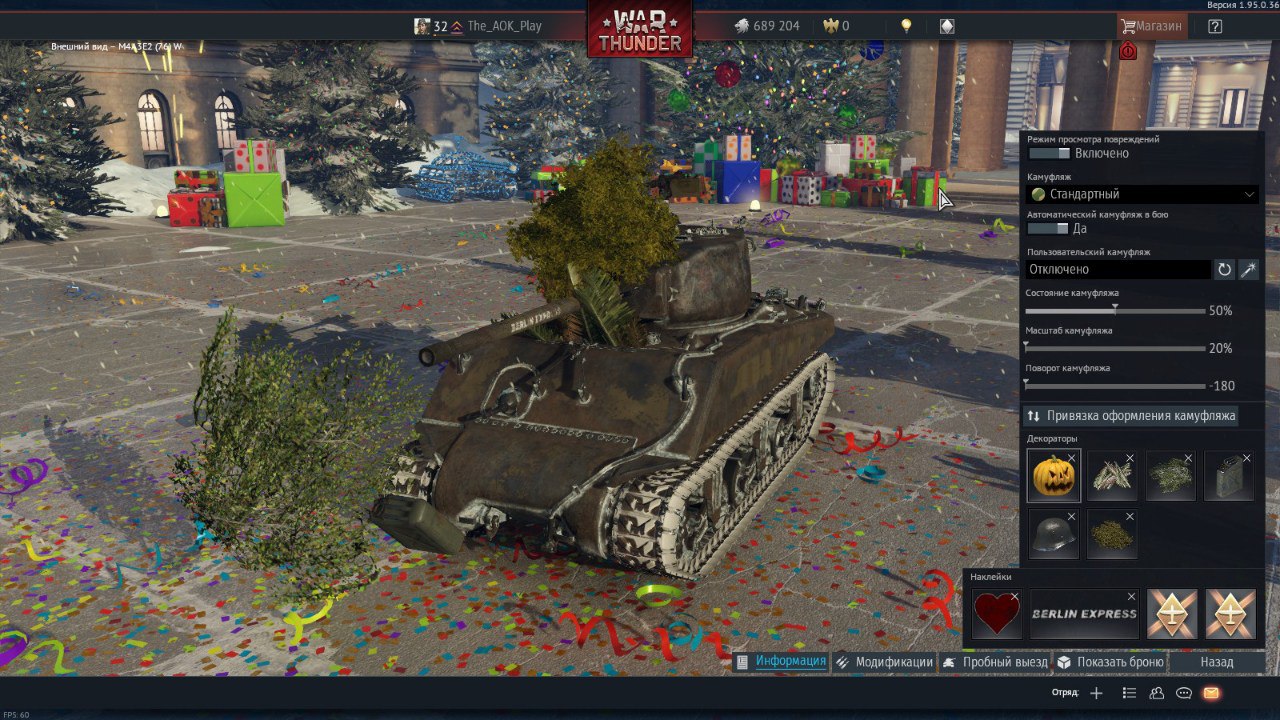
Task: Click Привязка оформления камуфляжа button
Action: coord(1131,416)
